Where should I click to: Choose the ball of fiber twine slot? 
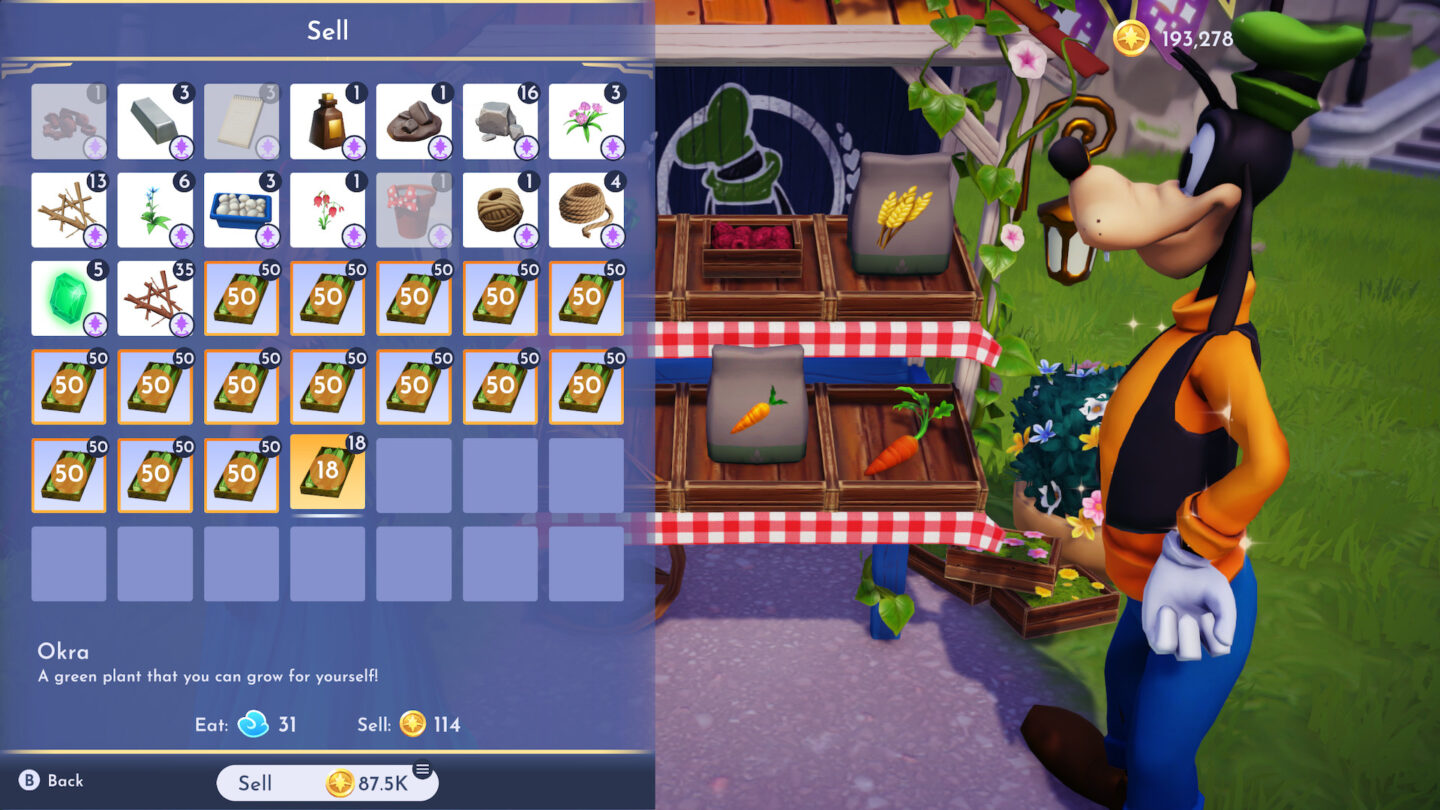500,210
